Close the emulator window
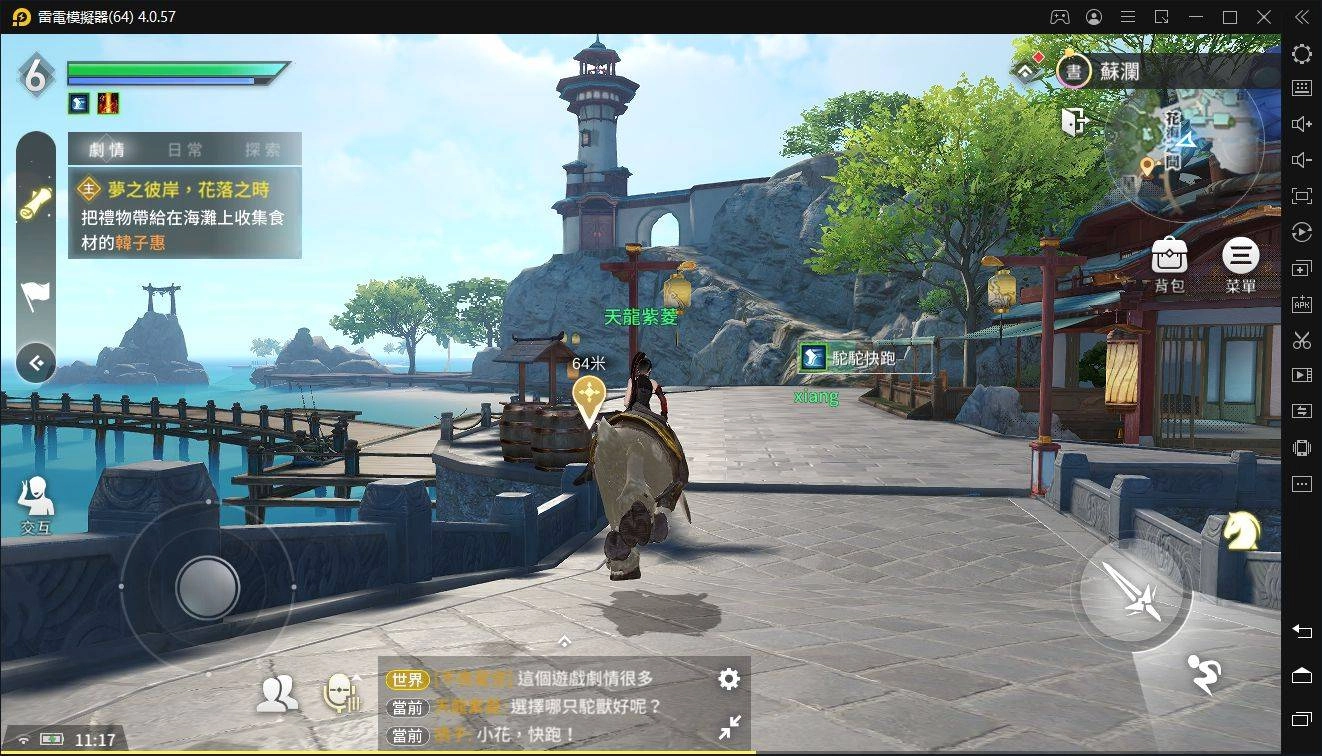This screenshot has height=756, width=1322. (x=1265, y=17)
